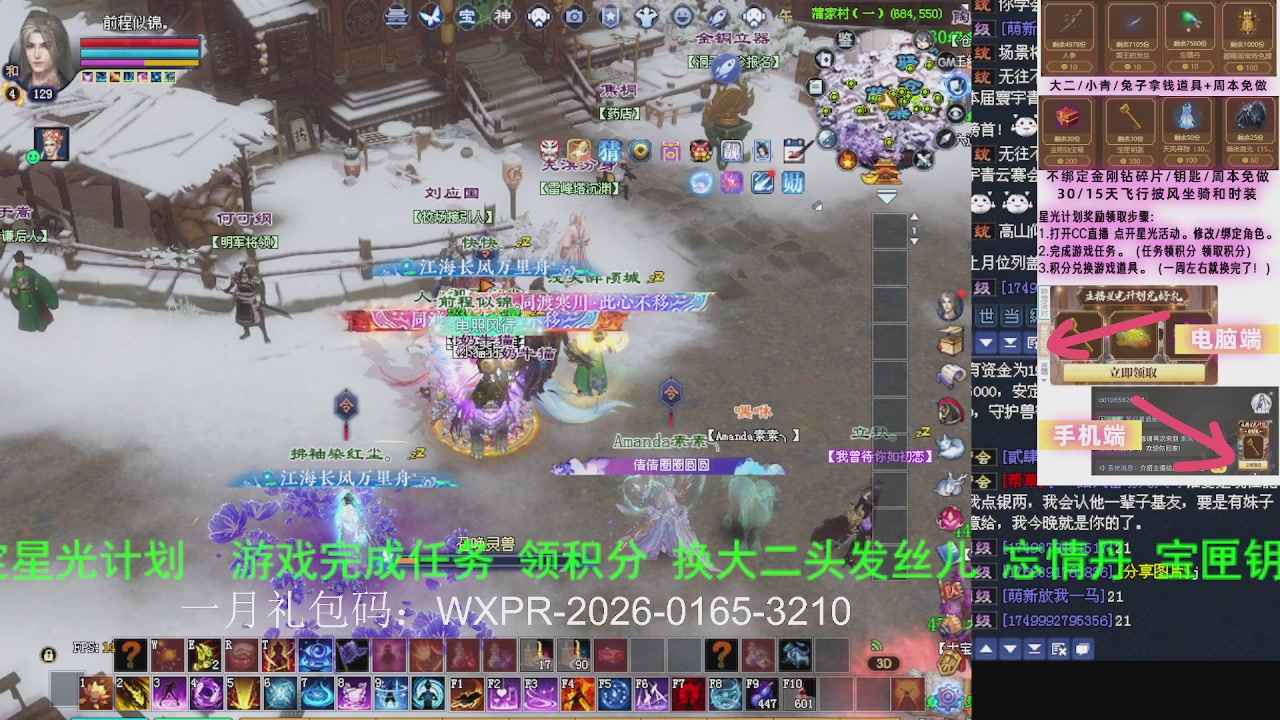
Task: Open the 神 deity panel icon at top
Action: (x=504, y=16)
